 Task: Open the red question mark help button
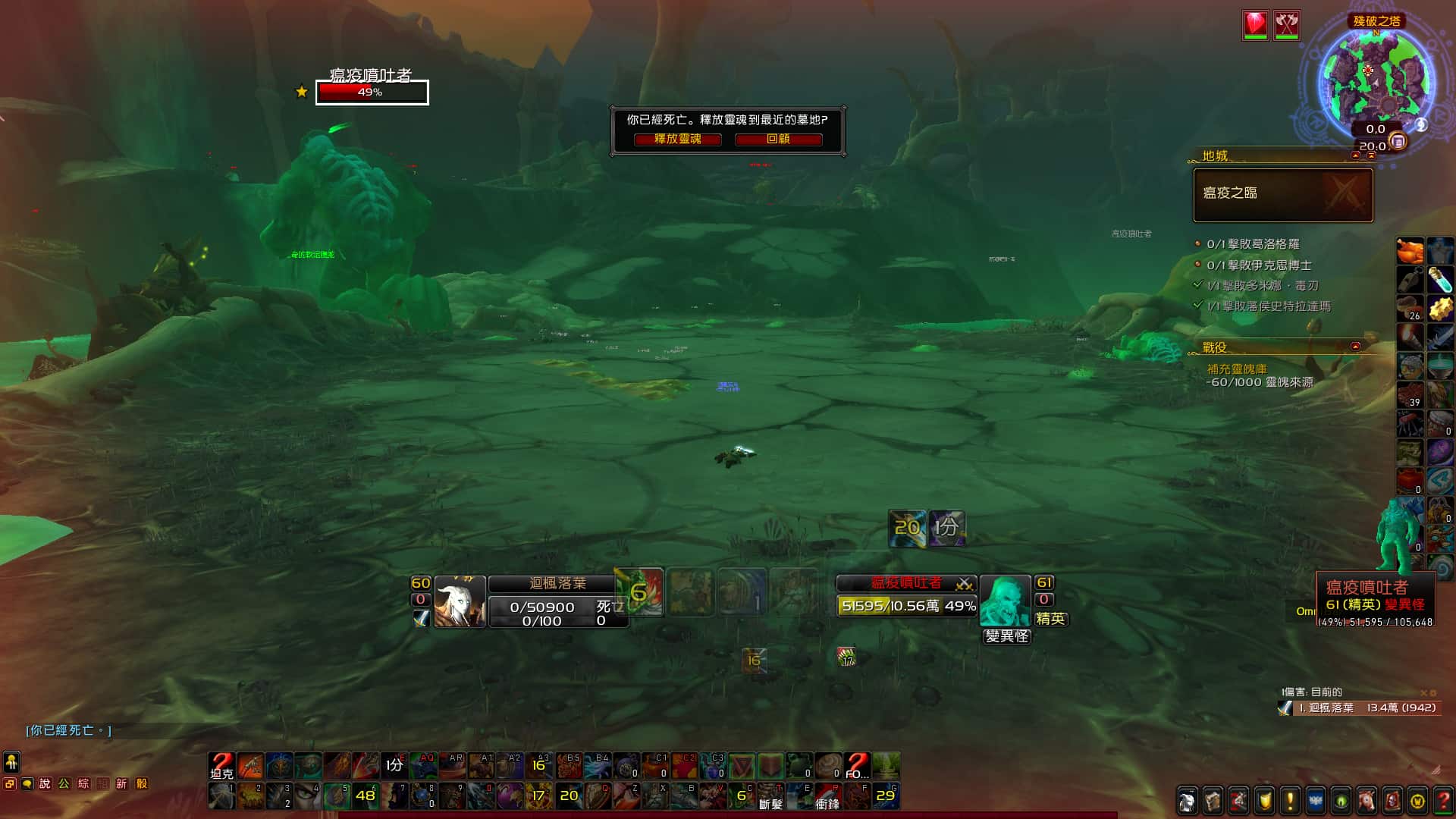point(1443,801)
